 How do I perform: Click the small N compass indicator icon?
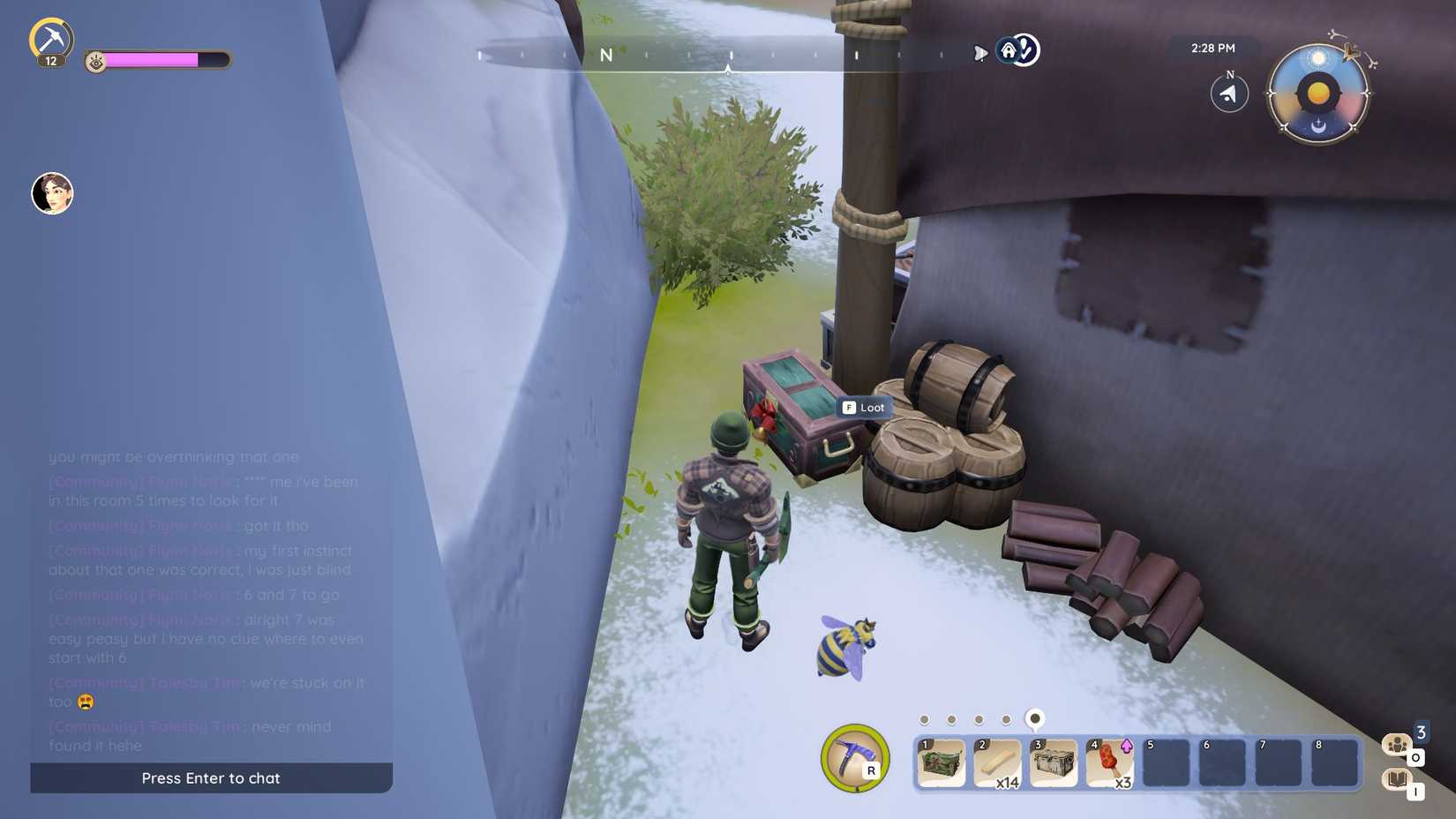click(1228, 91)
